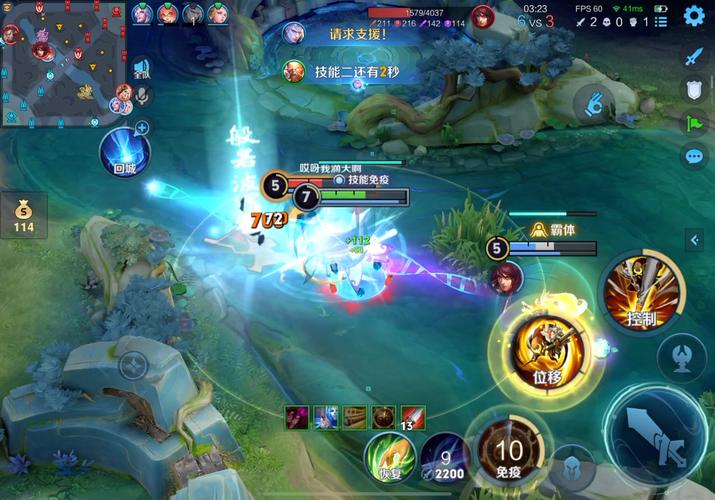715x500 pixels.
Task: Open the shop via gold pouch
Action: [23, 215]
